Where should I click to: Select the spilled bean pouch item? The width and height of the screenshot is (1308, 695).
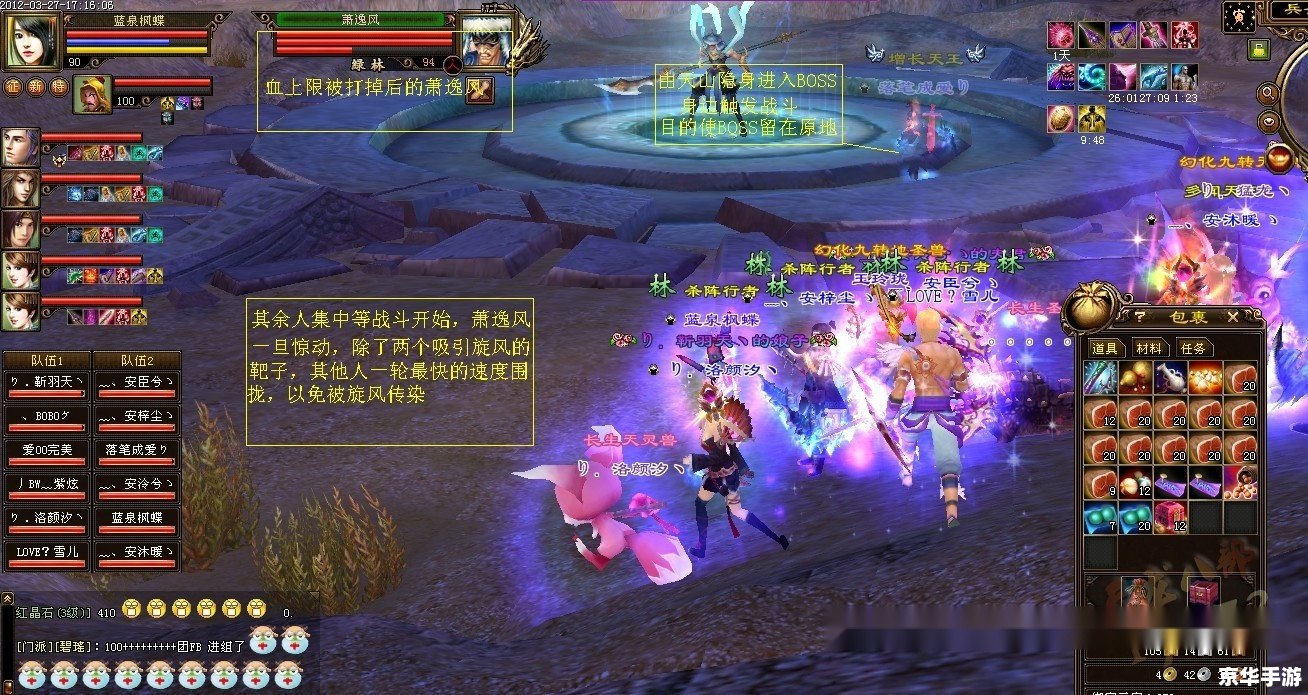pyautogui.click(x=1240, y=482)
